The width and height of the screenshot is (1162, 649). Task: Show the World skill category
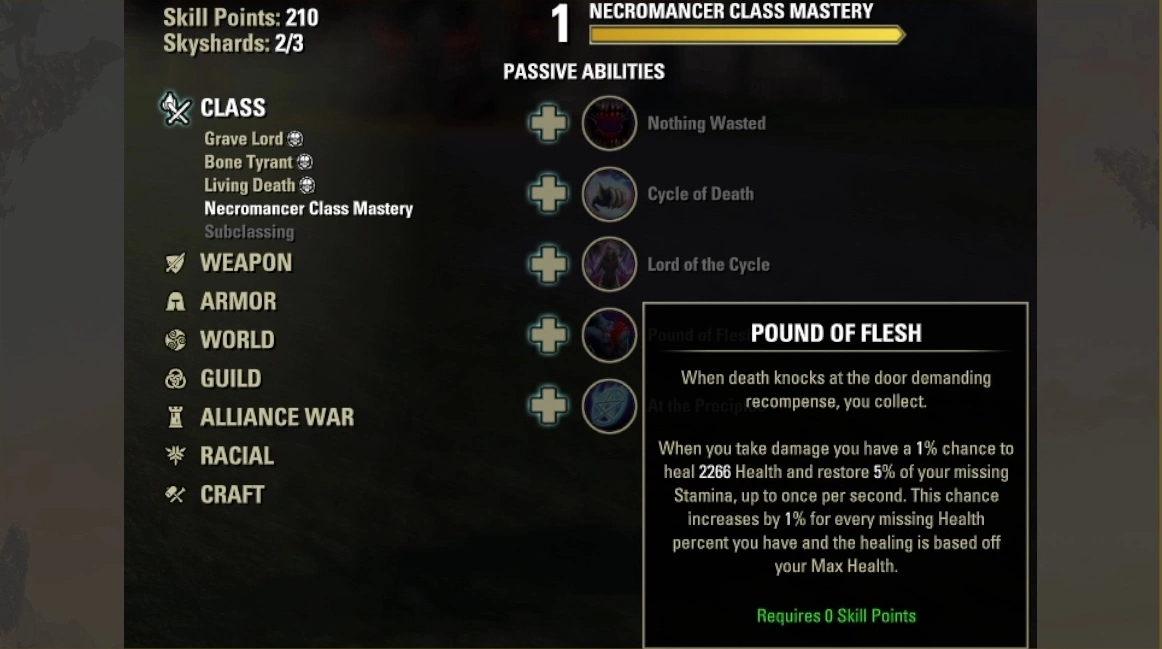pos(236,340)
